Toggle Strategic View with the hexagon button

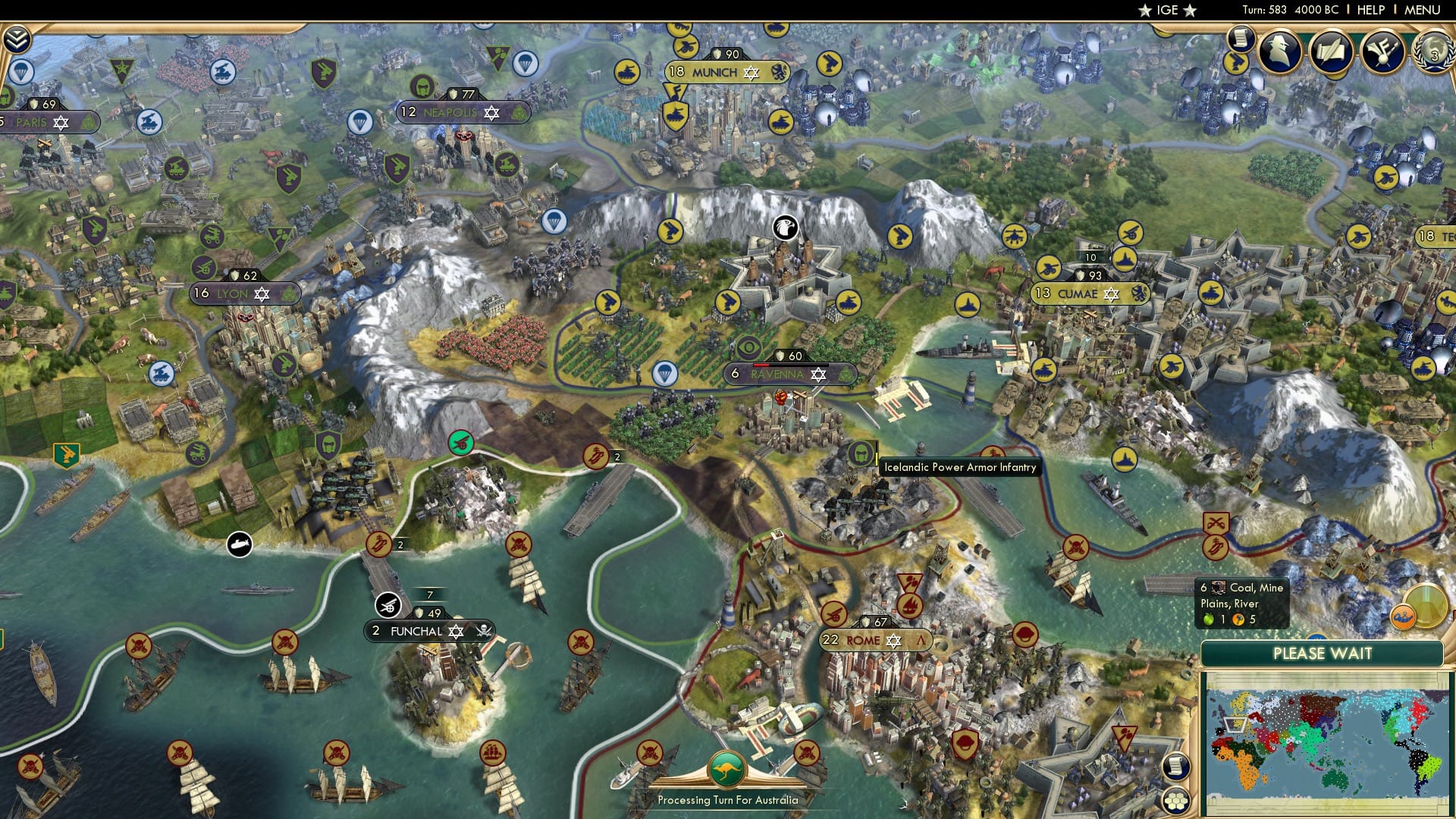pos(1176,801)
